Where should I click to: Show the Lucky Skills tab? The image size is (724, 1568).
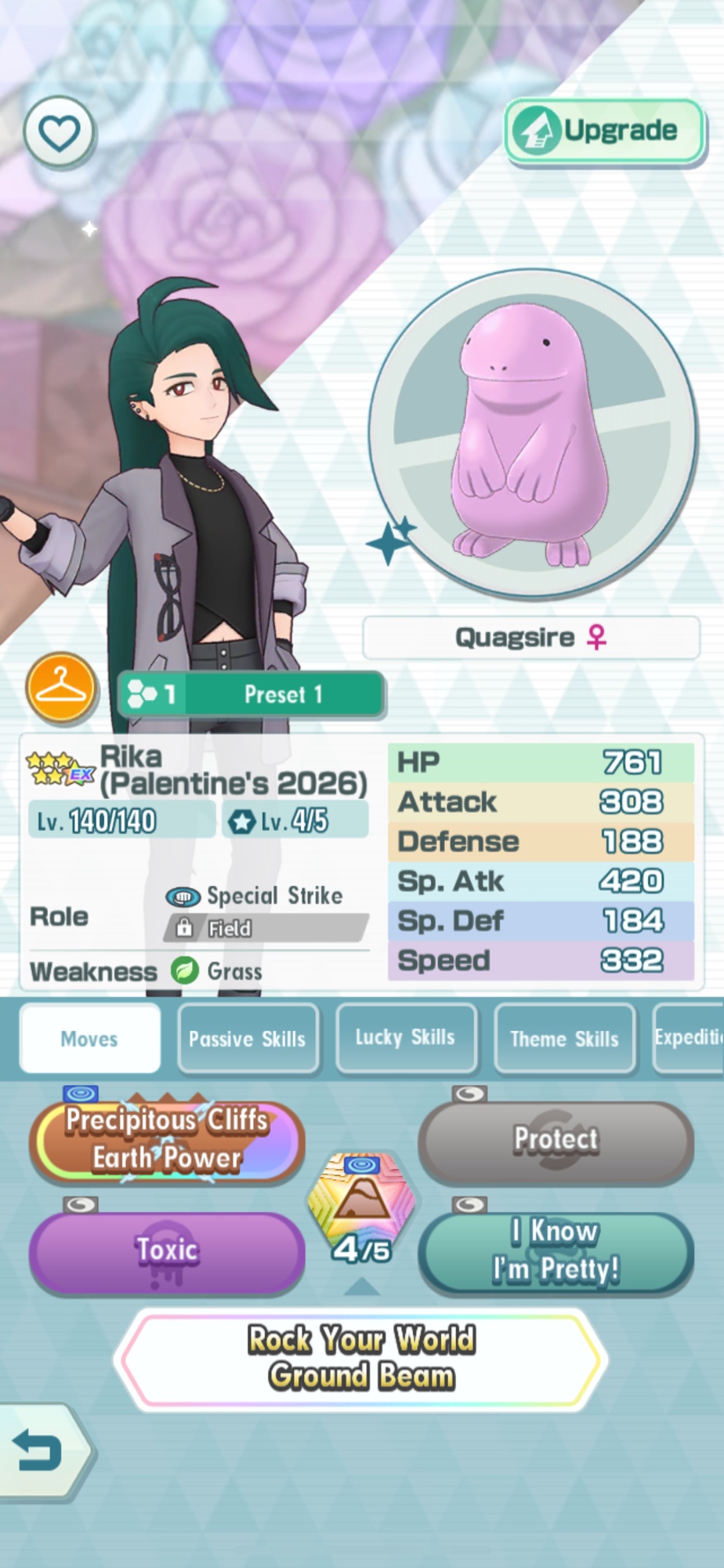405,1038
